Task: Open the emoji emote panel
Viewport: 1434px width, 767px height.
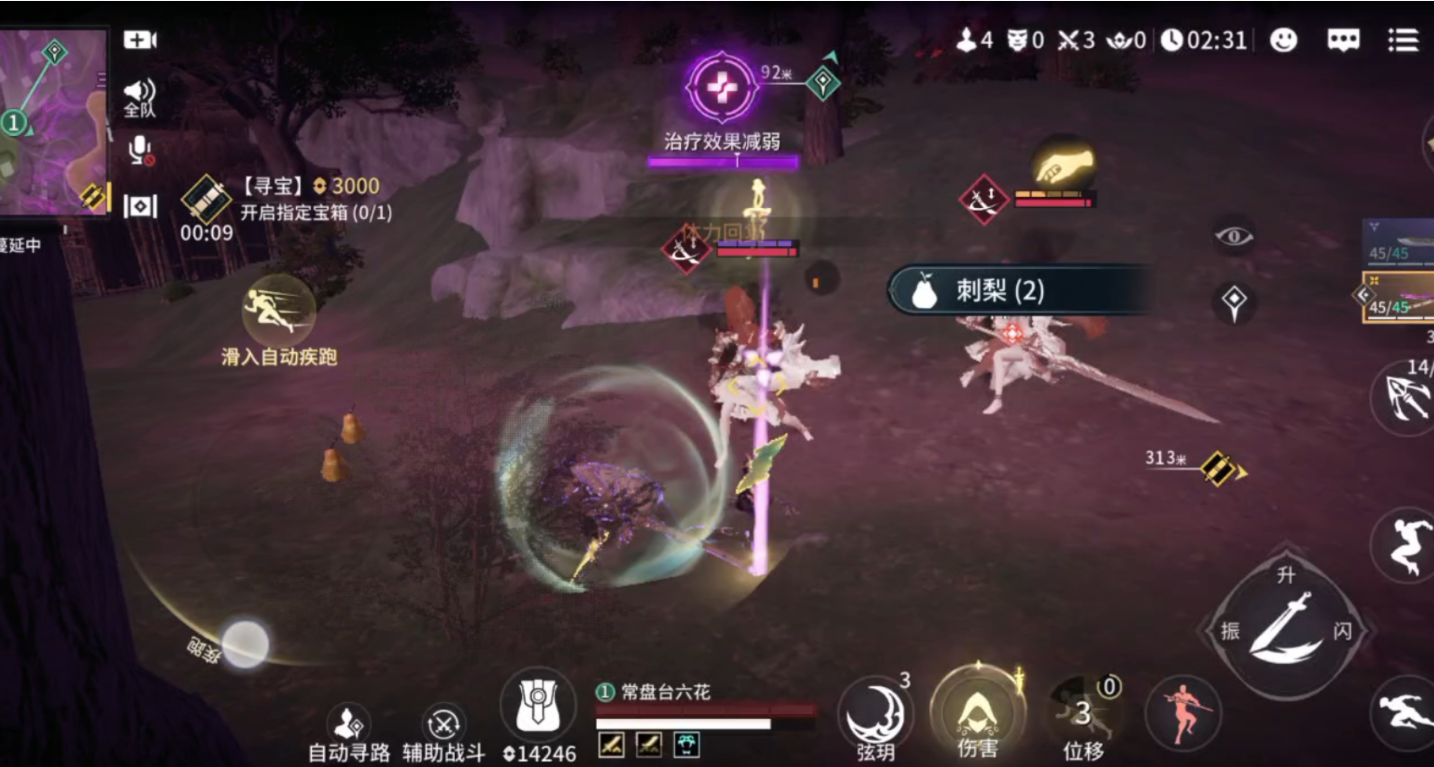Action: (1283, 40)
